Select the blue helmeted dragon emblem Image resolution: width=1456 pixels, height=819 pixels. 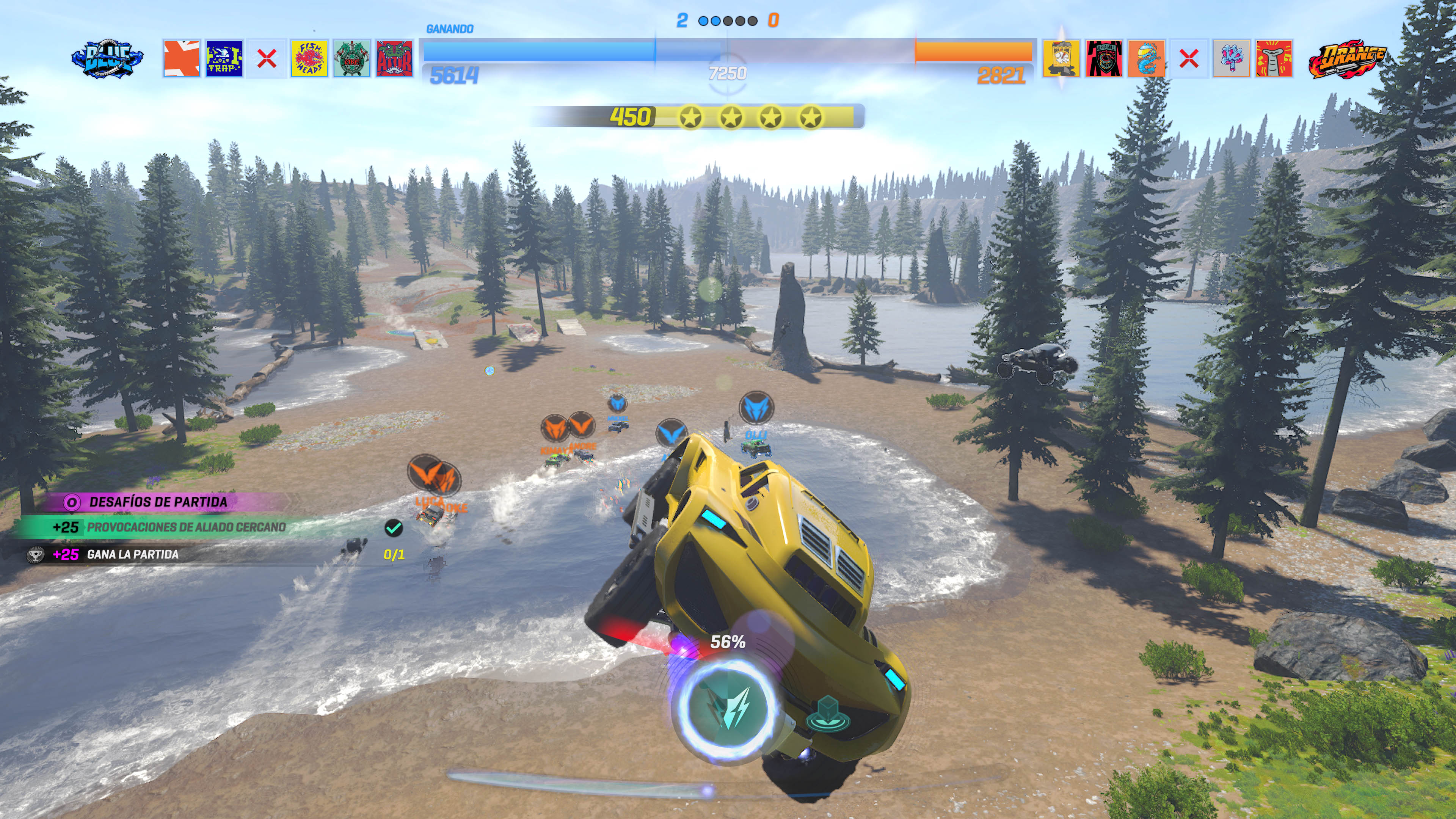tap(1146, 58)
